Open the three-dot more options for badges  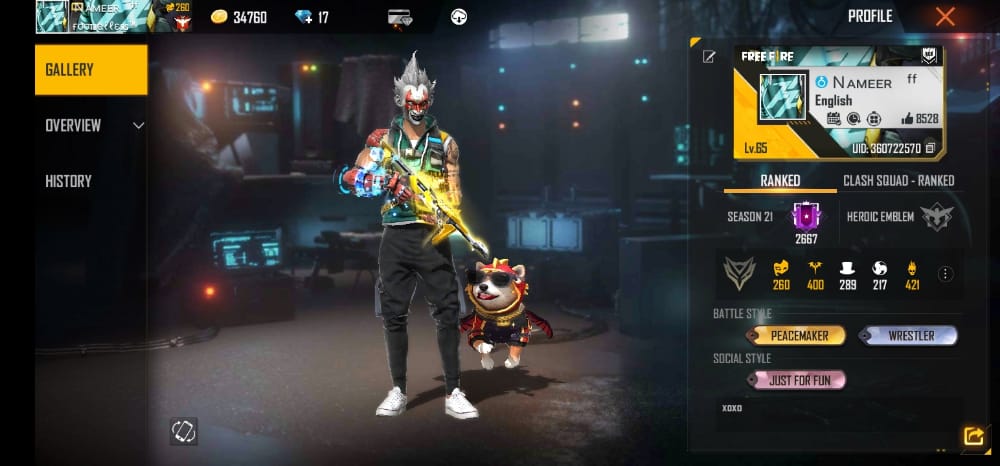tap(946, 273)
